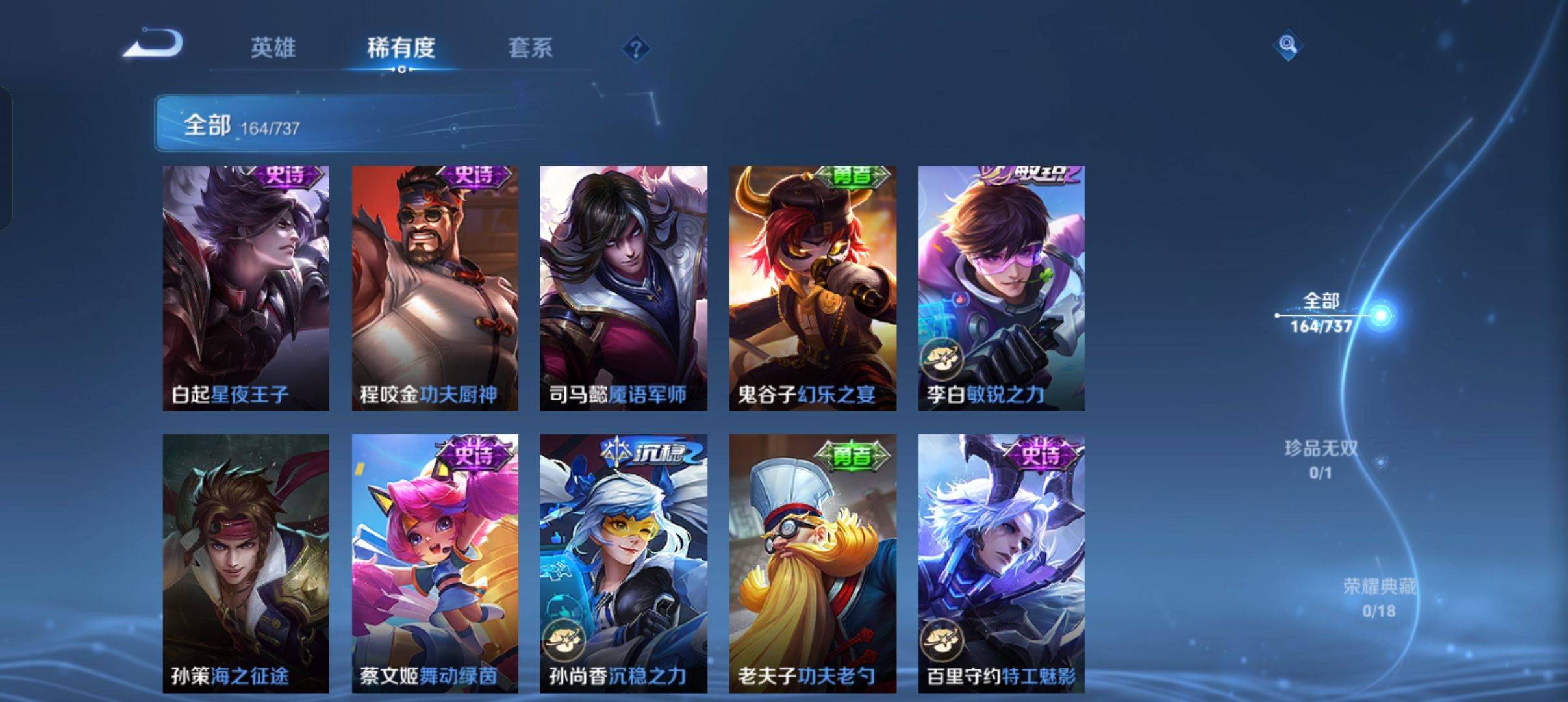Open the help question mark icon
Screen dimensions: 1568x702
coord(637,49)
